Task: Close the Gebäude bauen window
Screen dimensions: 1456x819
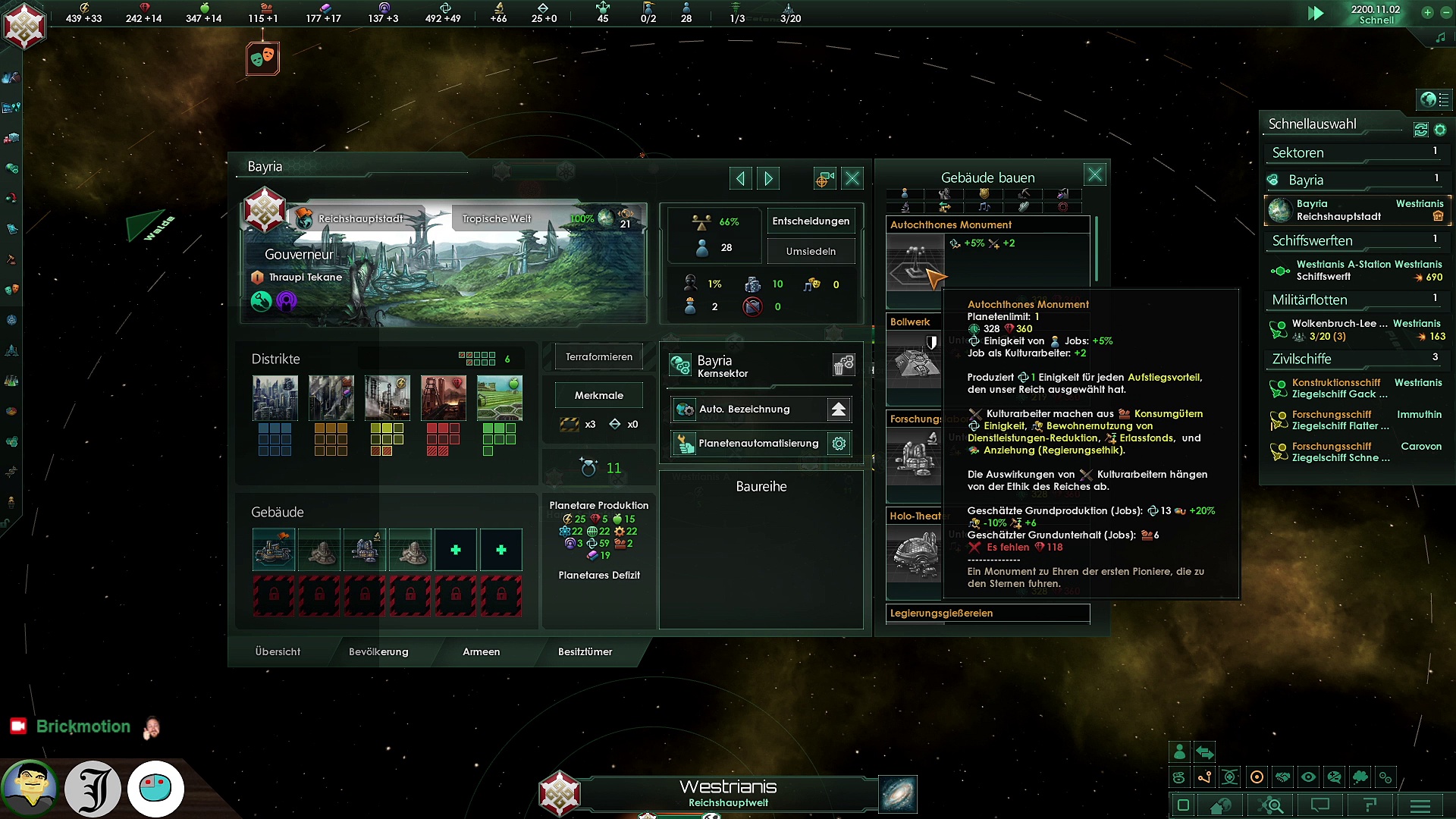Action: [x=1094, y=175]
